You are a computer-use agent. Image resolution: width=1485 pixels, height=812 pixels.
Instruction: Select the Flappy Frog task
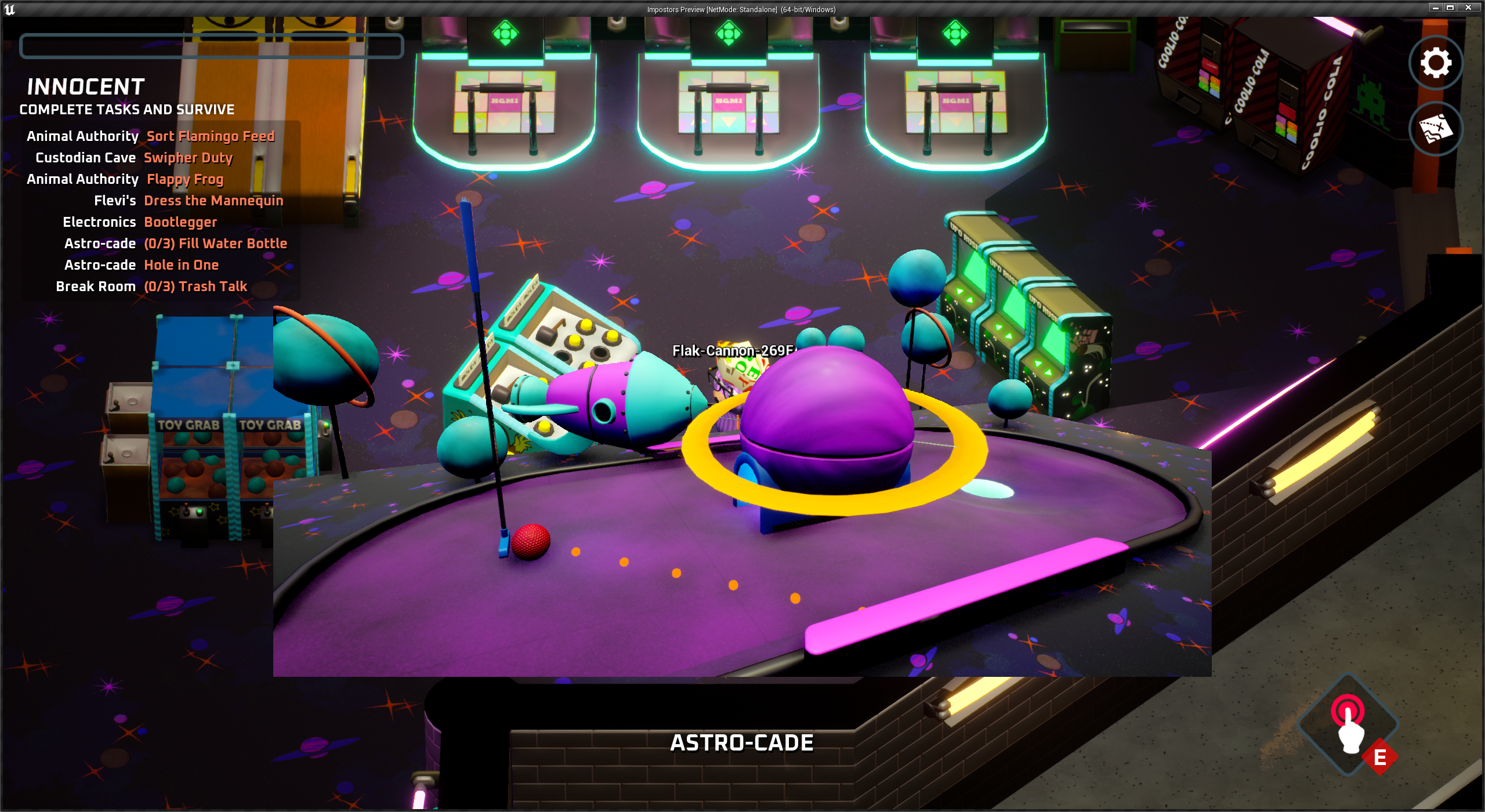click(x=184, y=179)
